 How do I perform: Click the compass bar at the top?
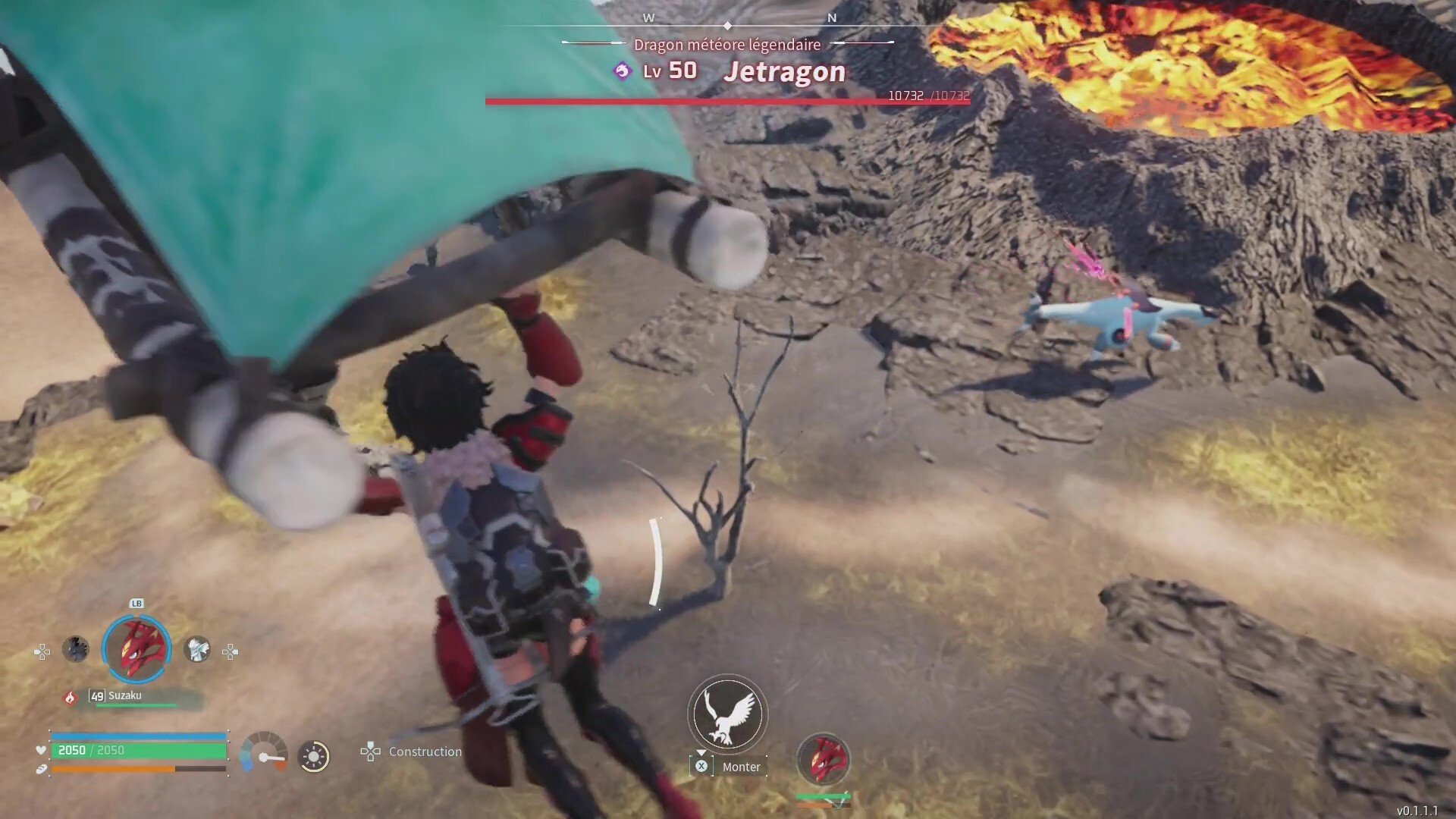pos(728,24)
